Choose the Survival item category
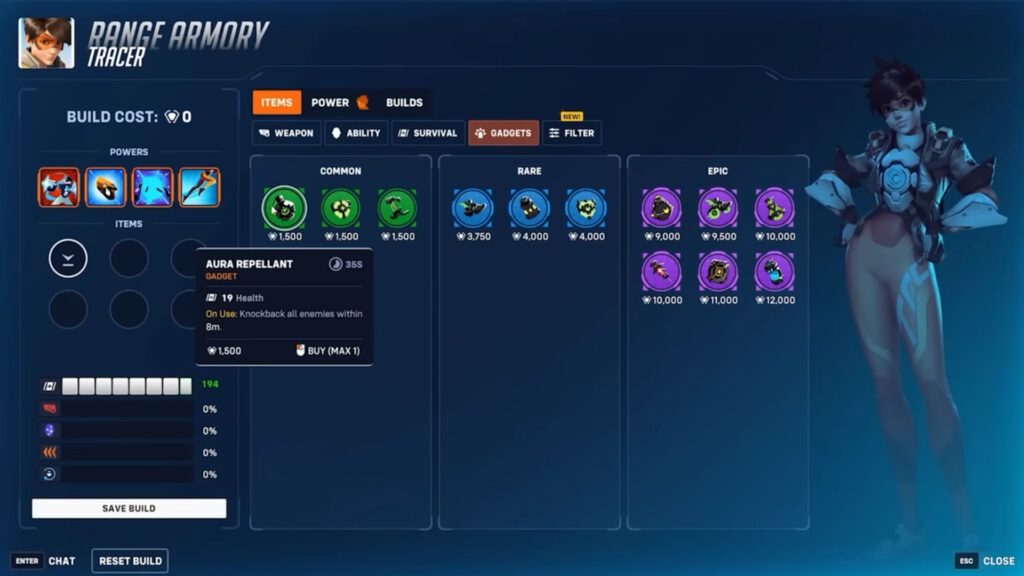 [427, 133]
